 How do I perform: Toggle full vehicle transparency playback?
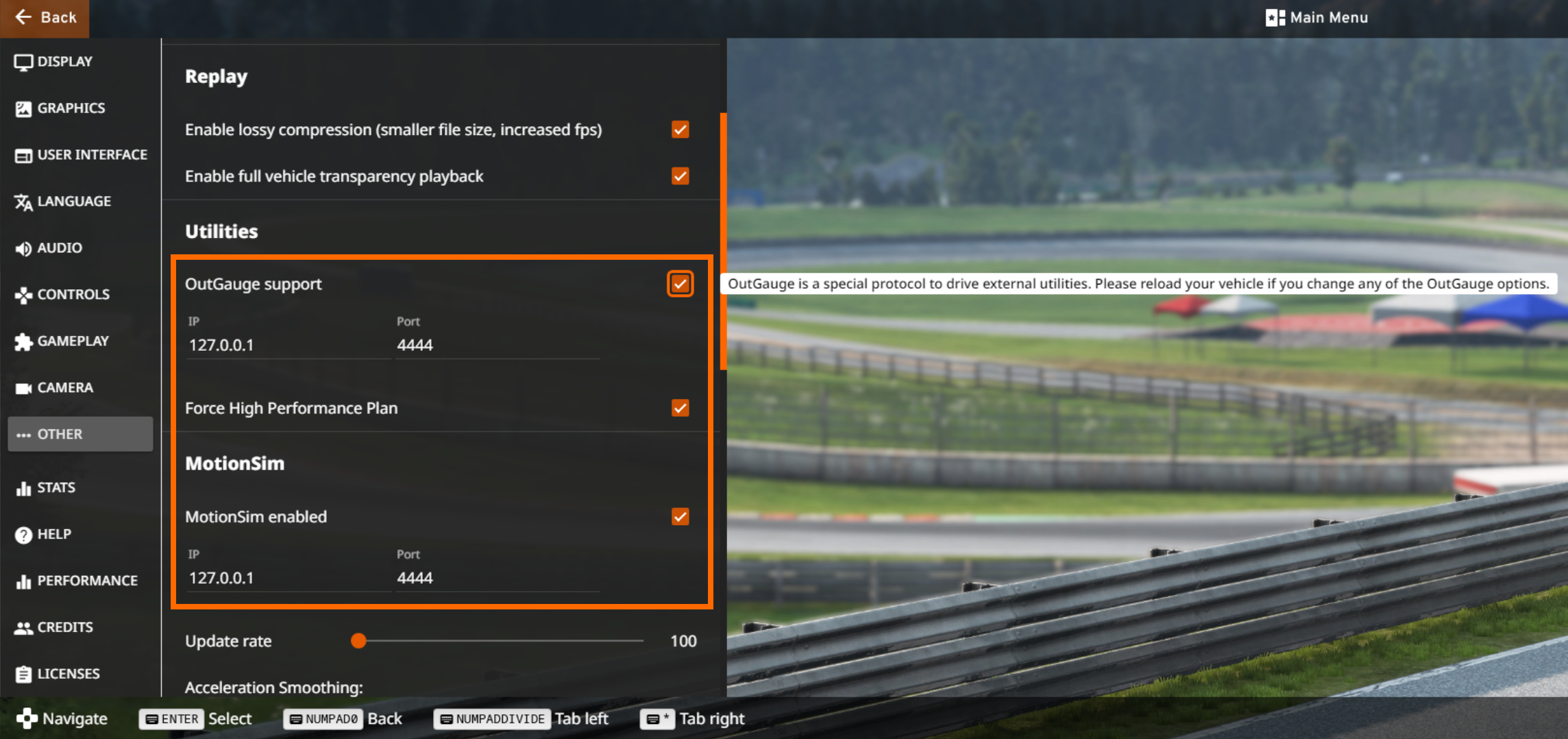coord(680,176)
